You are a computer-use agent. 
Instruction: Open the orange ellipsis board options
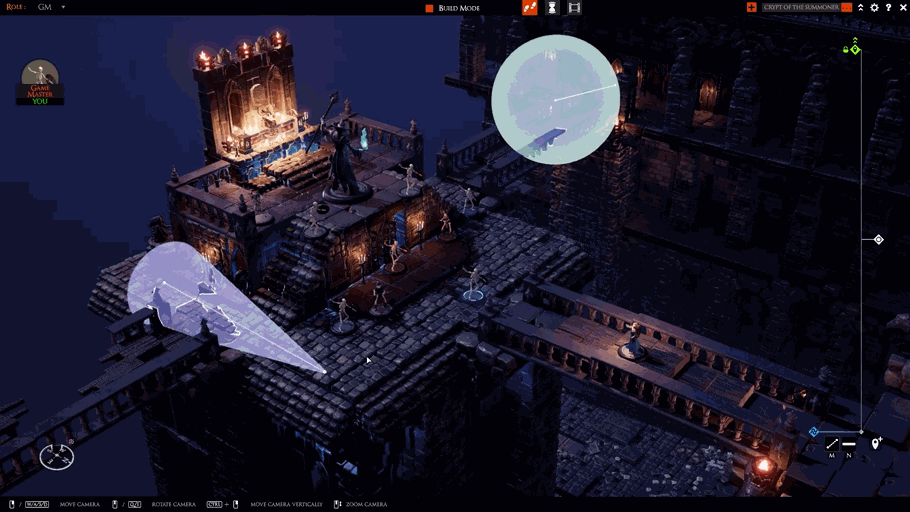(x=846, y=8)
